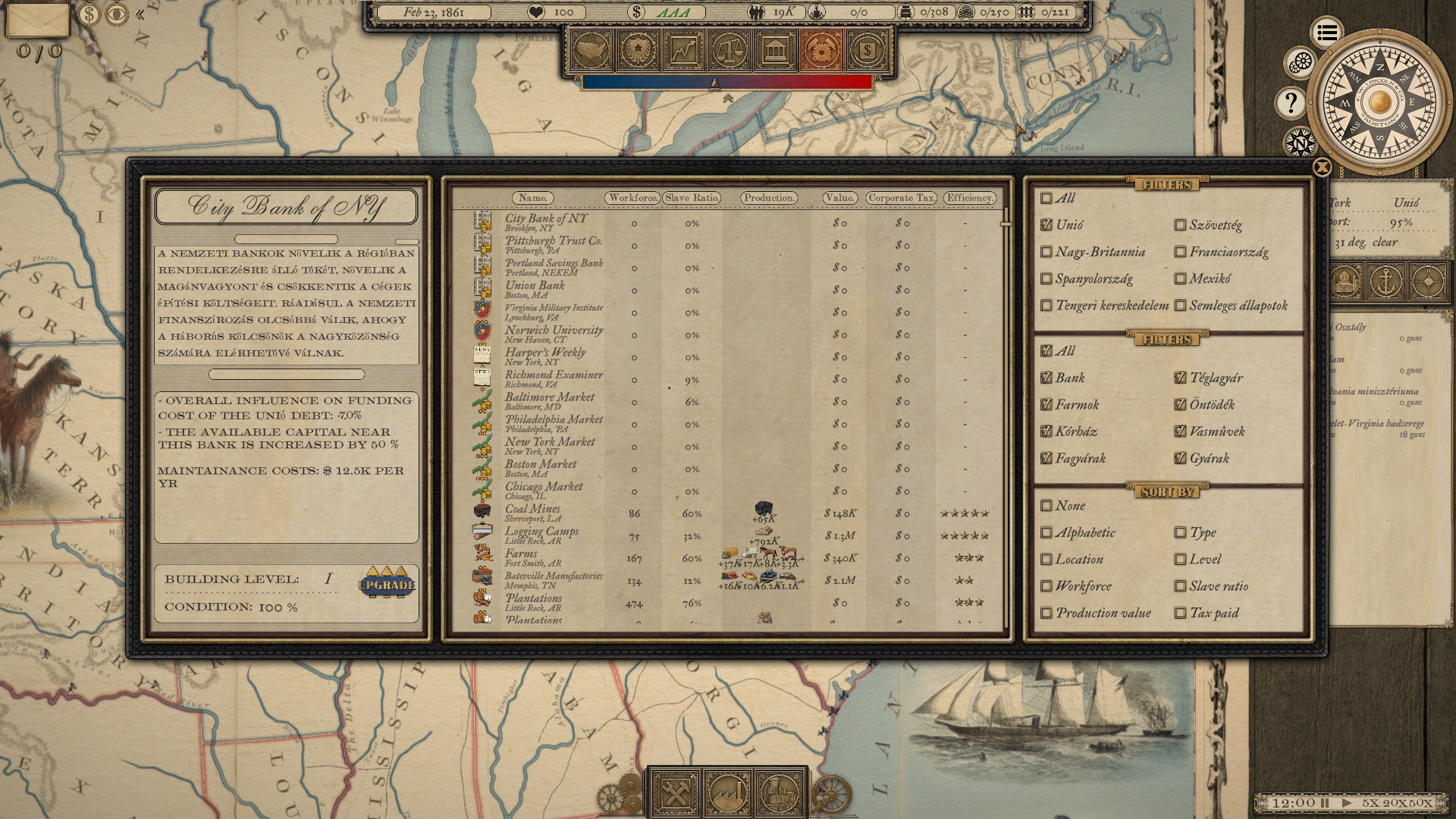Upgrade the City Bank of NY building
1456x819 pixels.
387,583
